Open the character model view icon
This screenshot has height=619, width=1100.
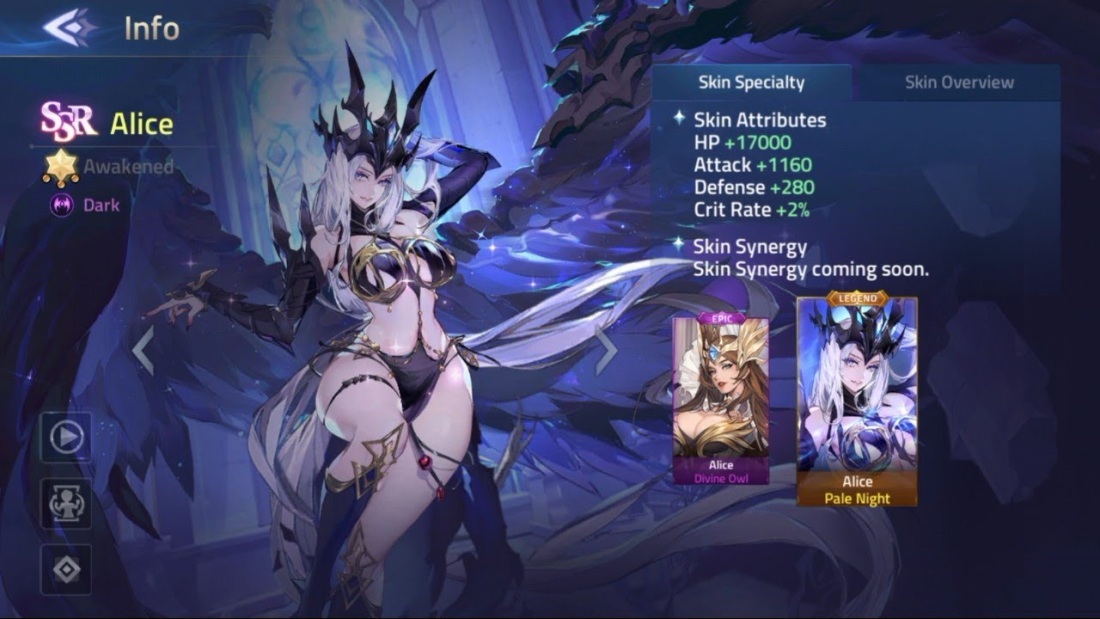66,503
